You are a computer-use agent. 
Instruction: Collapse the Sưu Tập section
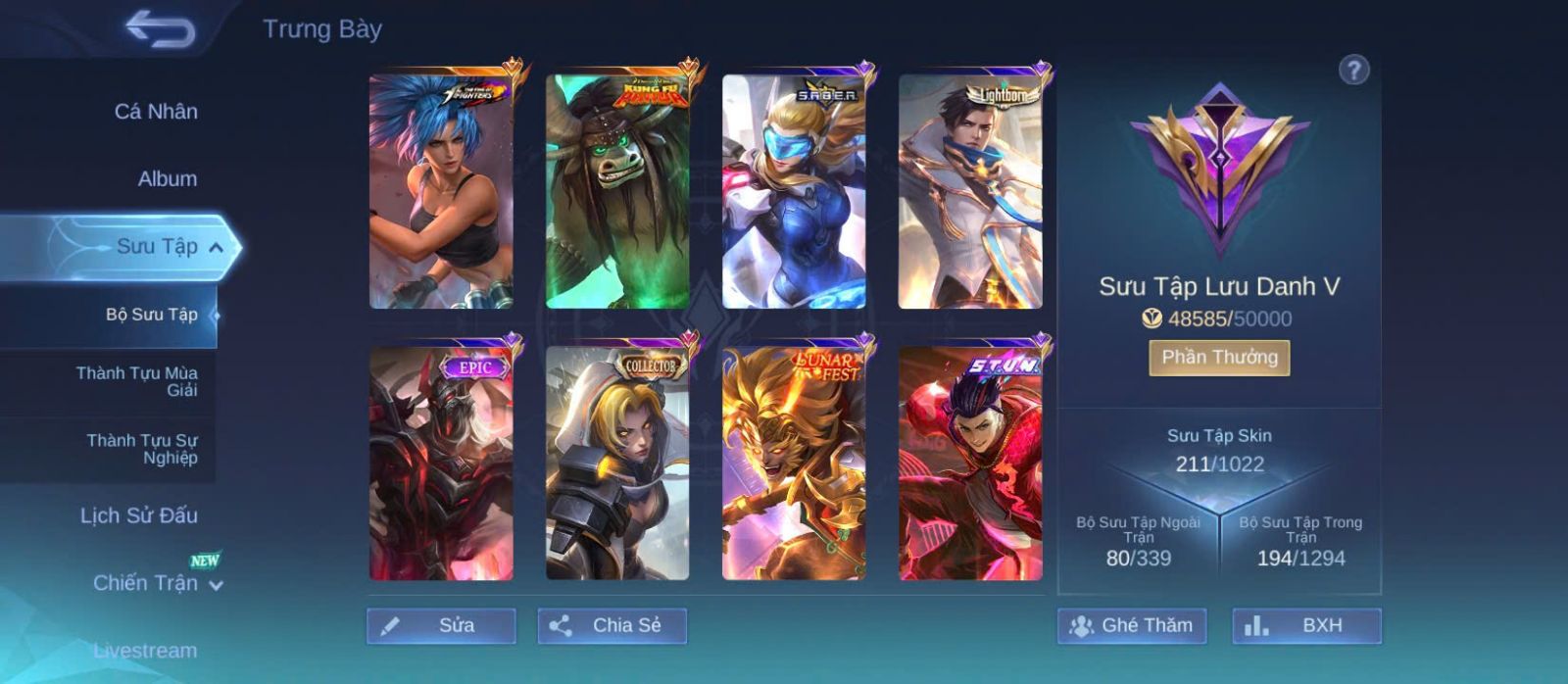click(216, 247)
